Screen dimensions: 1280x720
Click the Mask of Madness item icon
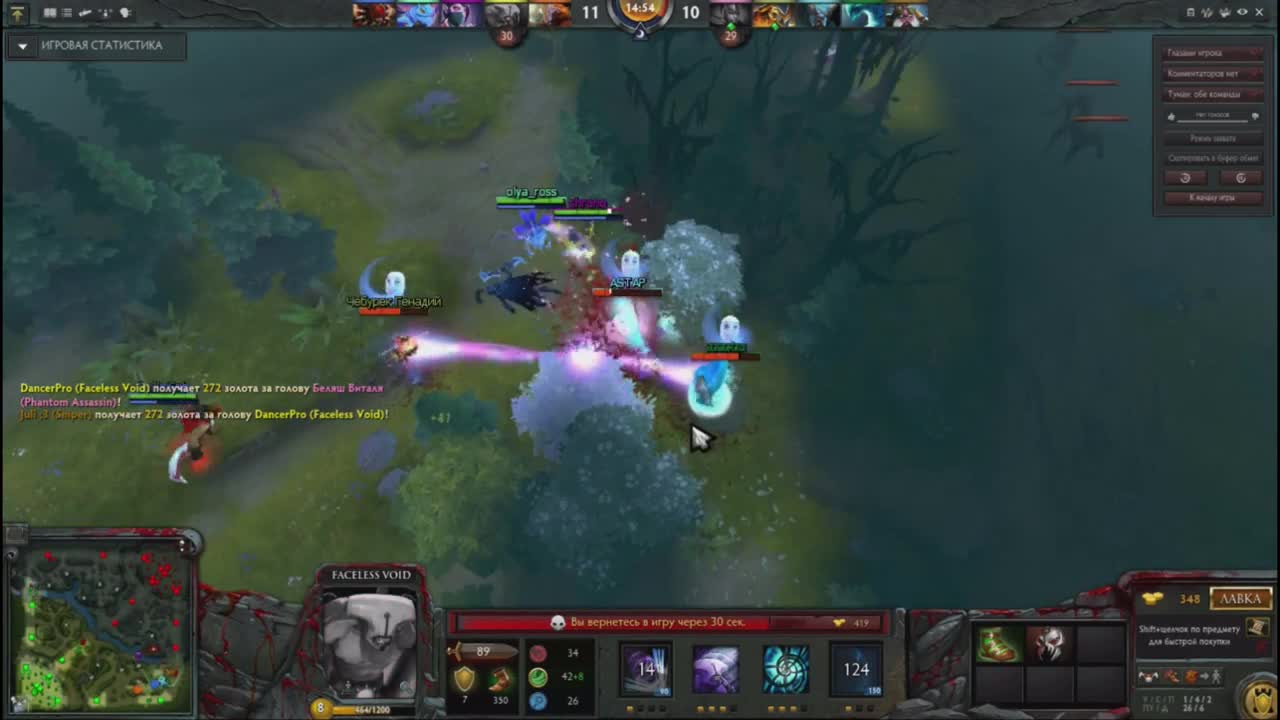tap(1050, 645)
